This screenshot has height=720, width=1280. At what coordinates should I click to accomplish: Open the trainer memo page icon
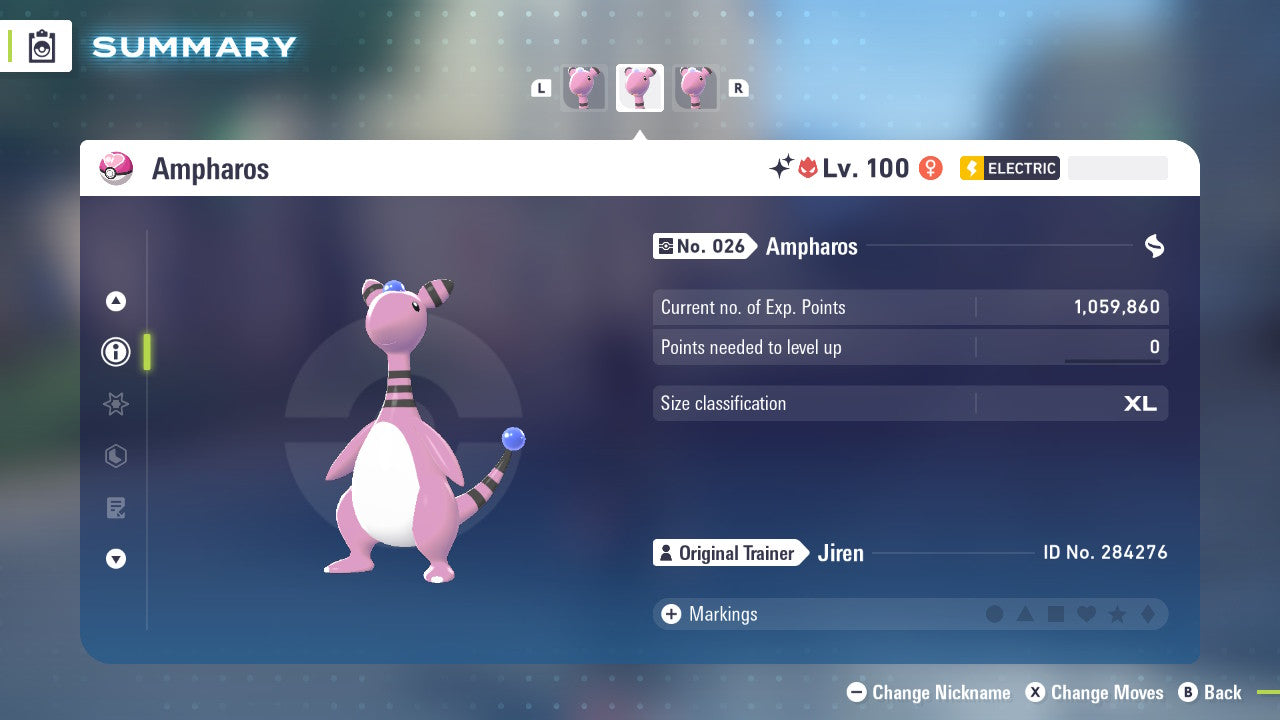[x=115, y=508]
